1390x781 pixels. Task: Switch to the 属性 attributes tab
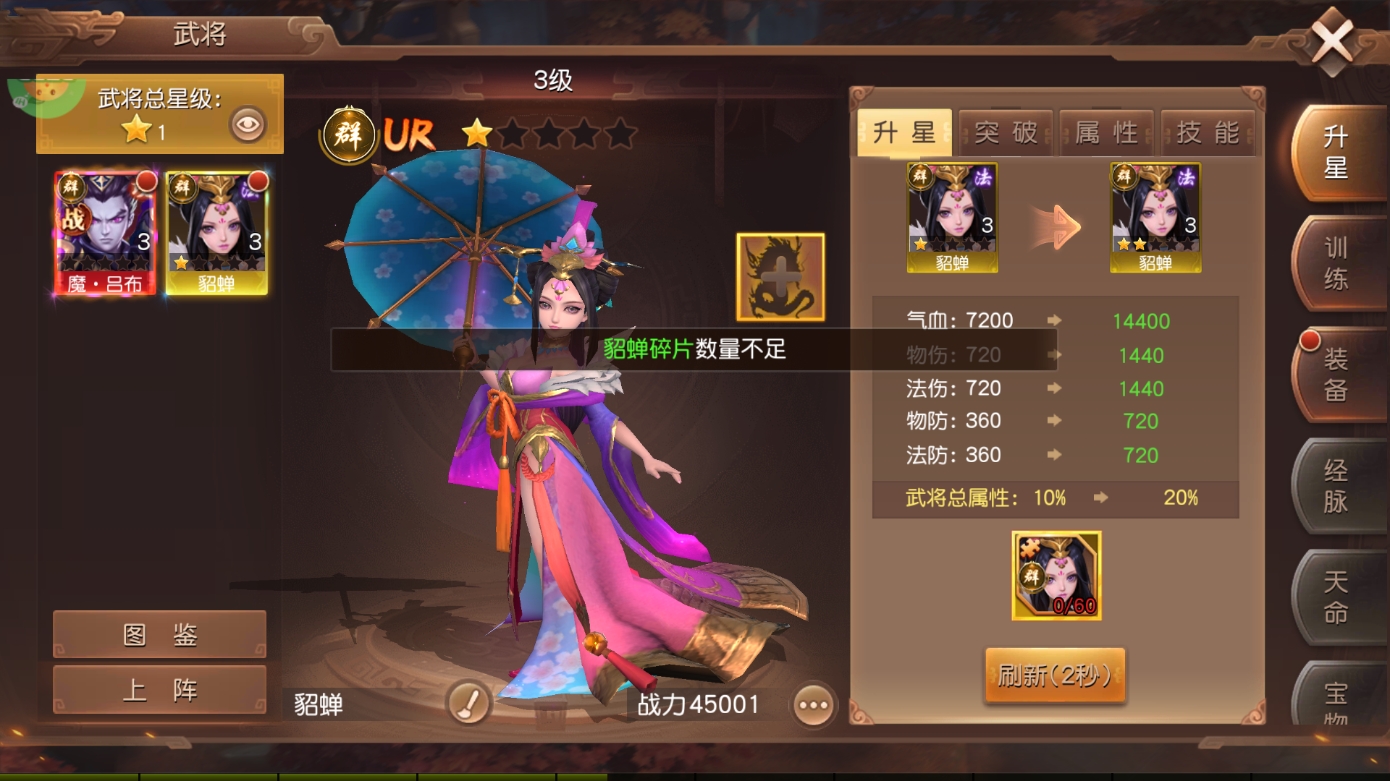[1106, 133]
